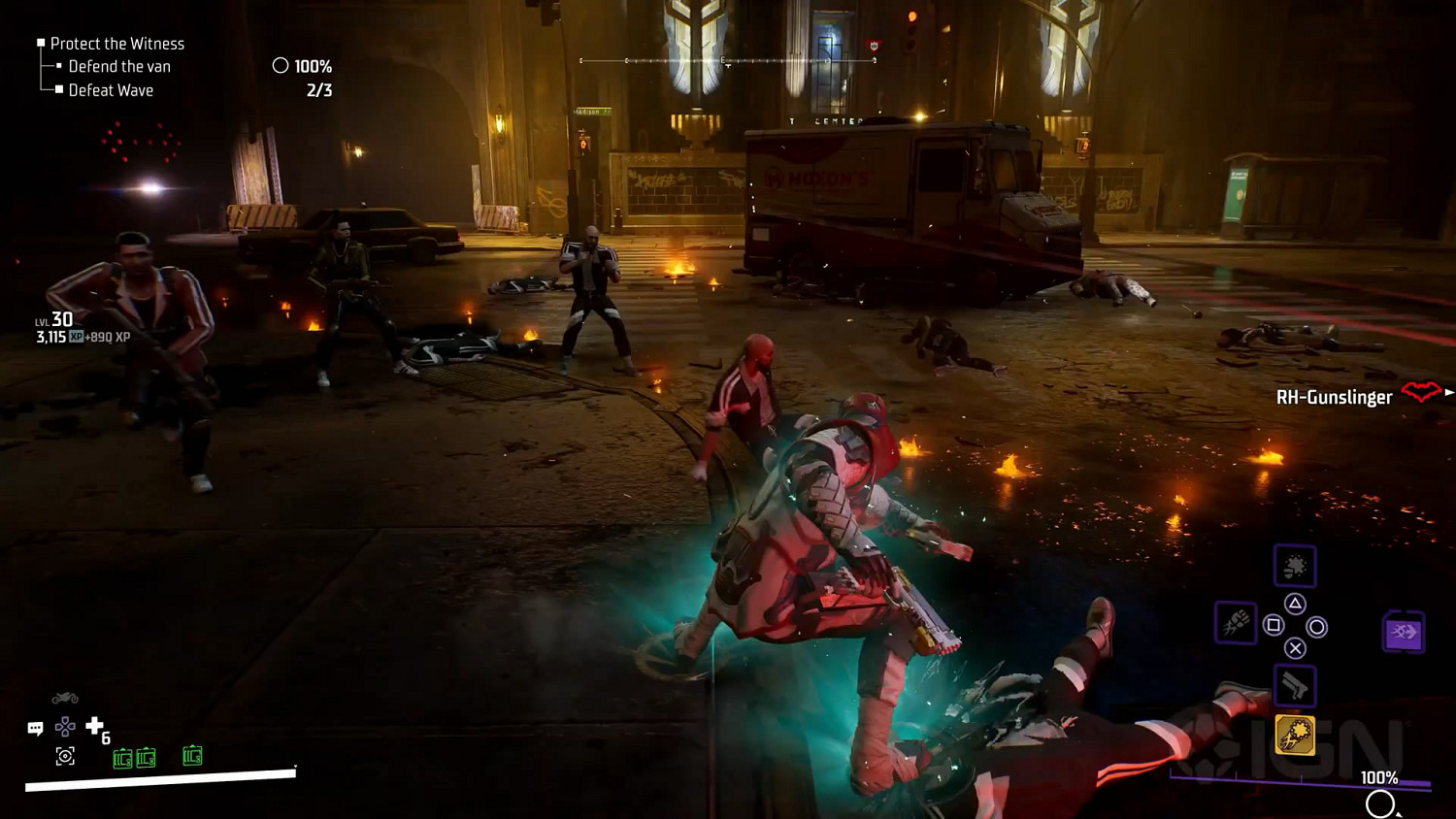Use the health pack plus icon
Image resolution: width=1456 pixels, height=819 pixels.
(x=94, y=725)
